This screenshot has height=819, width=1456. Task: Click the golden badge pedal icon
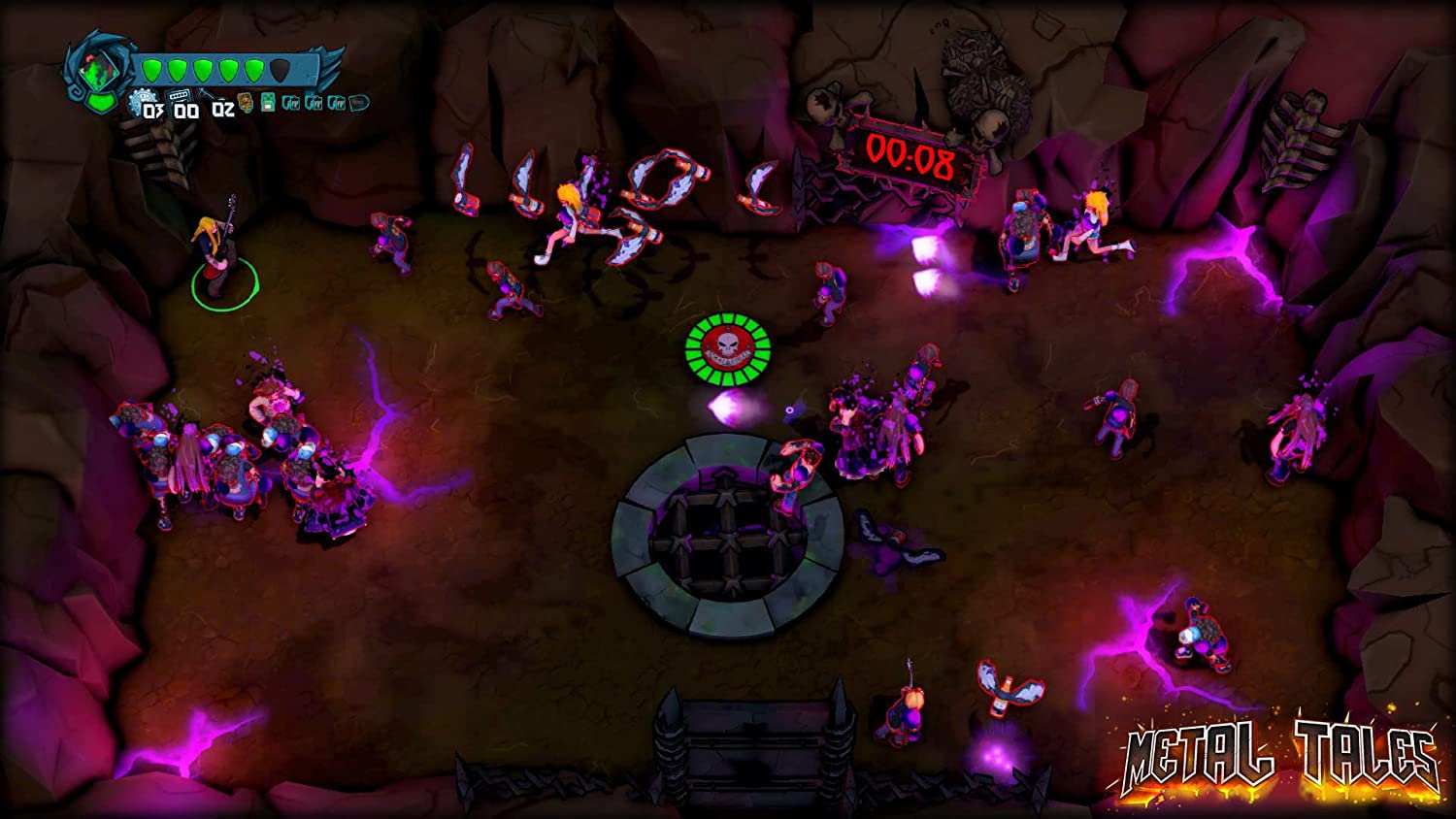pos(245,102)
